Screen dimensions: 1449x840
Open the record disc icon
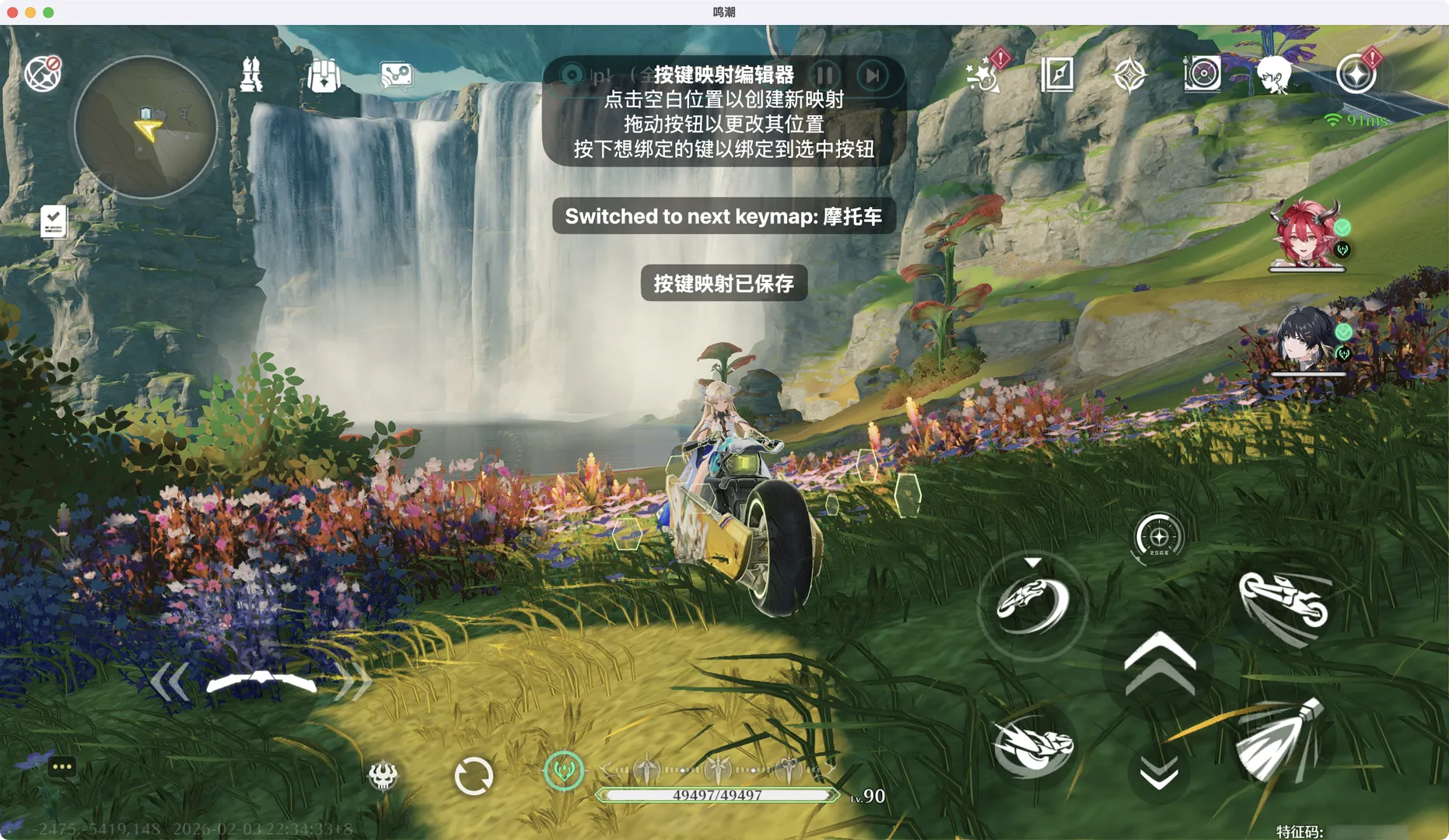tap(1202, 75)
